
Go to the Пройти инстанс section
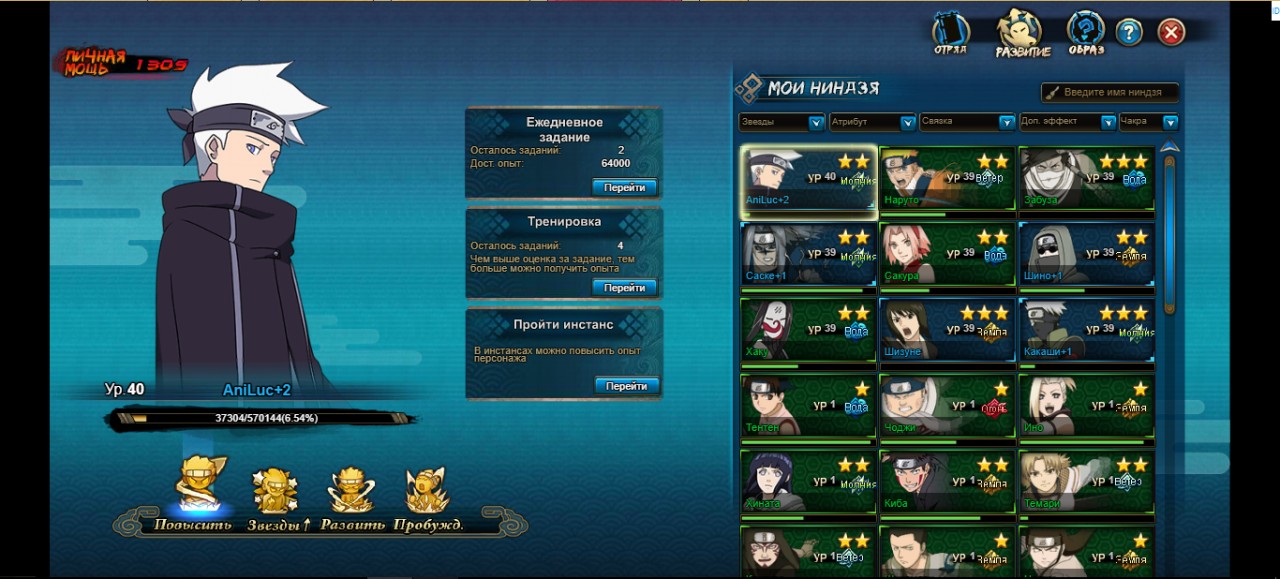coord(626,385)
